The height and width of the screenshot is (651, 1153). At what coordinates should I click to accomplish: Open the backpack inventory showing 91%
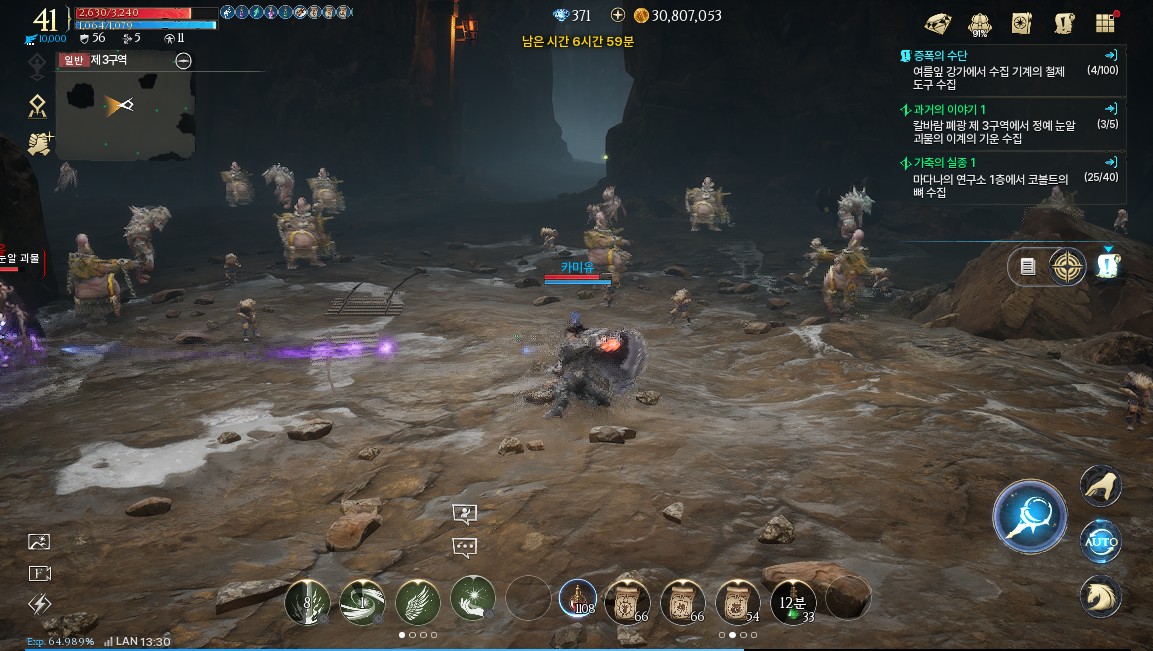(x=980, y=23)
